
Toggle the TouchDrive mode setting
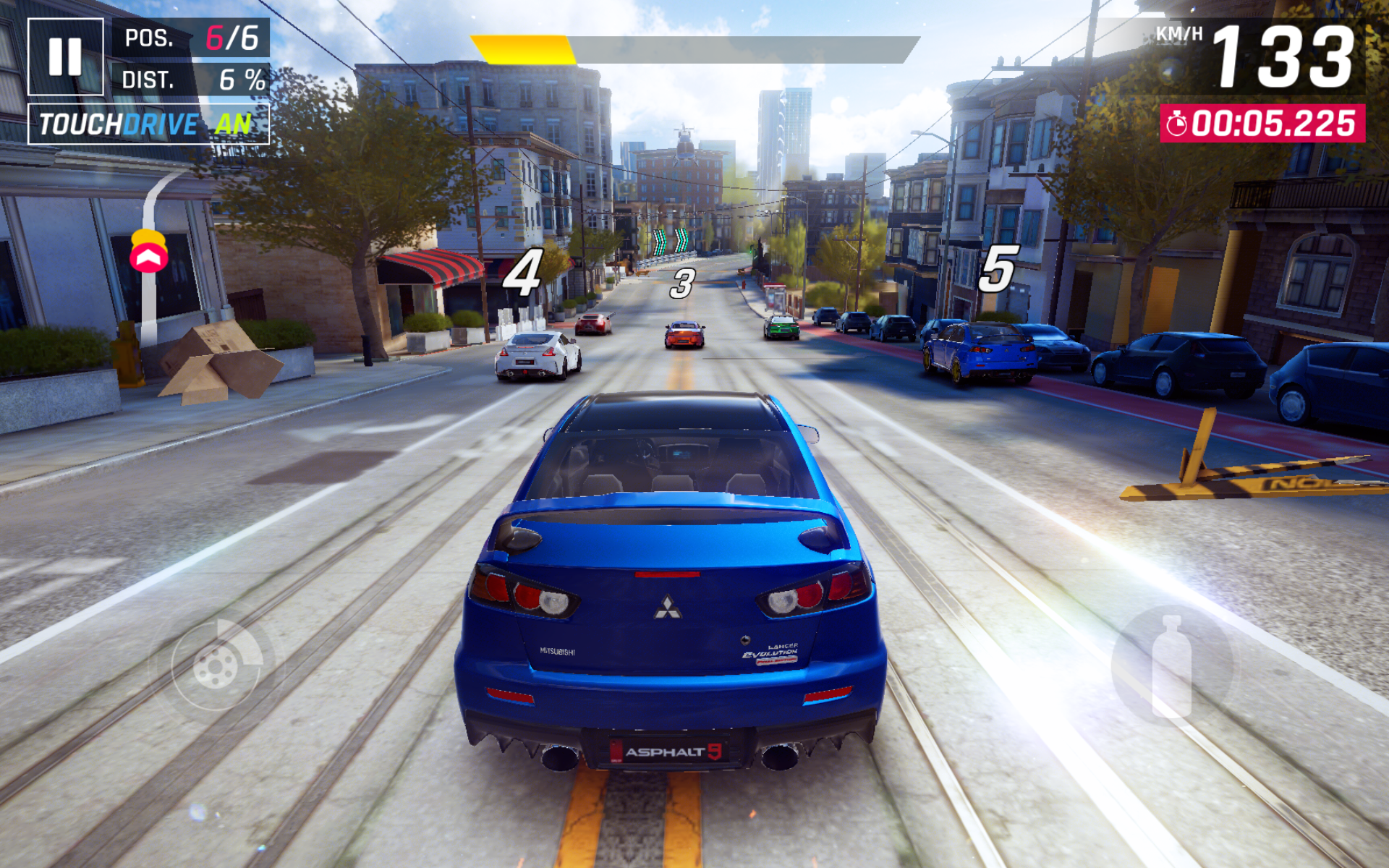tap(148, 124)
